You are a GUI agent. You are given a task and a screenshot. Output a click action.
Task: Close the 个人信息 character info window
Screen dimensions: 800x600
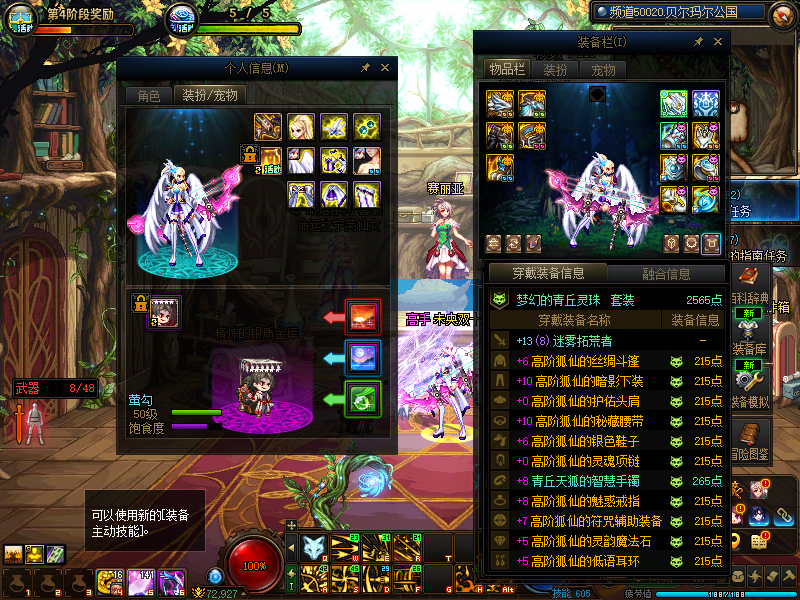384,68
